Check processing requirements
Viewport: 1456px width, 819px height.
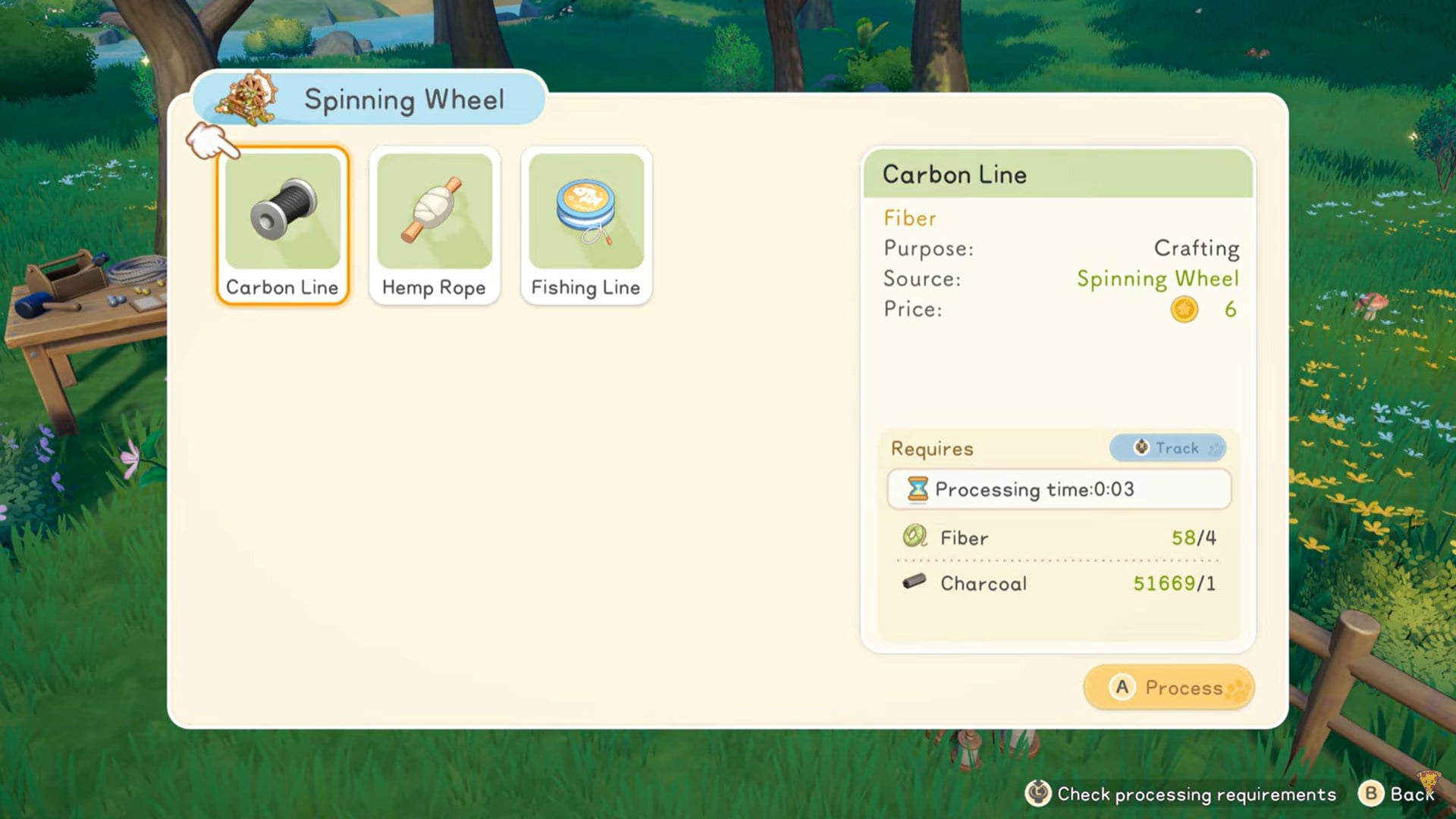(1181, 794)
